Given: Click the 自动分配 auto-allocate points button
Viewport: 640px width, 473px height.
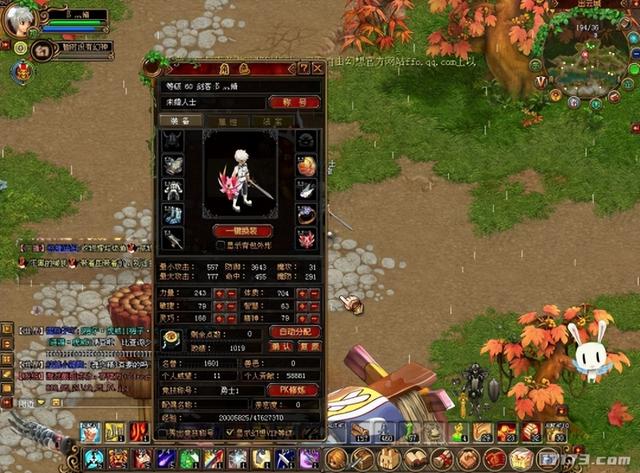Looking at the screenshot, I should point(295,332).
